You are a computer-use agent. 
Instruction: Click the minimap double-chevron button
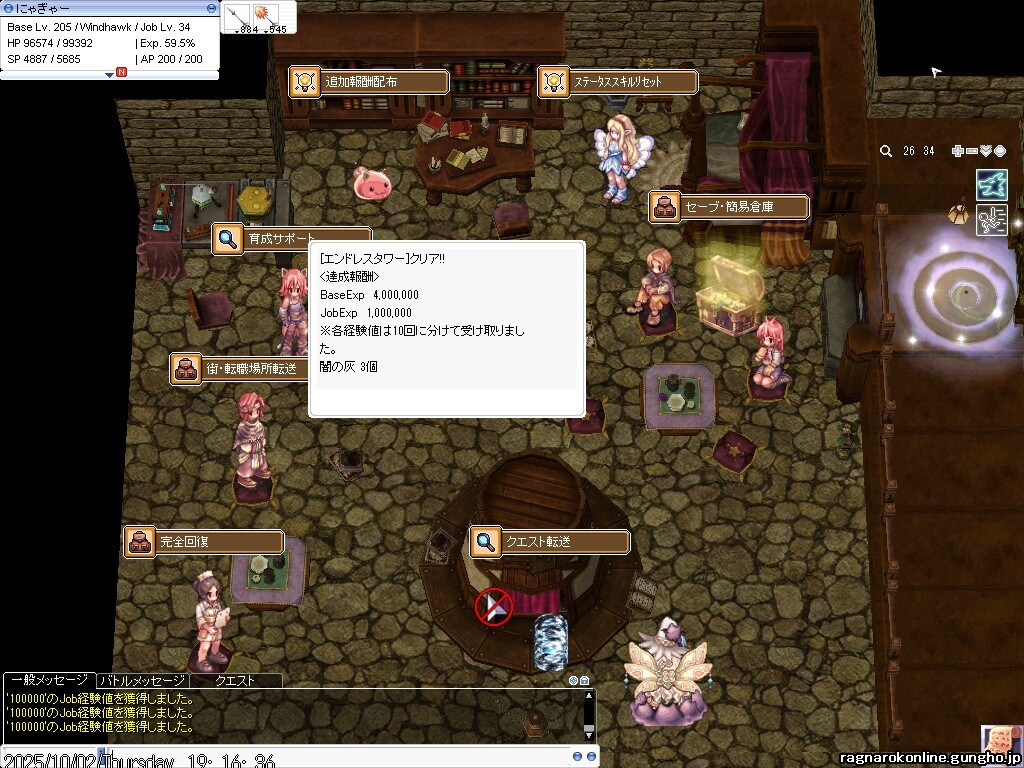click(986, 151)
